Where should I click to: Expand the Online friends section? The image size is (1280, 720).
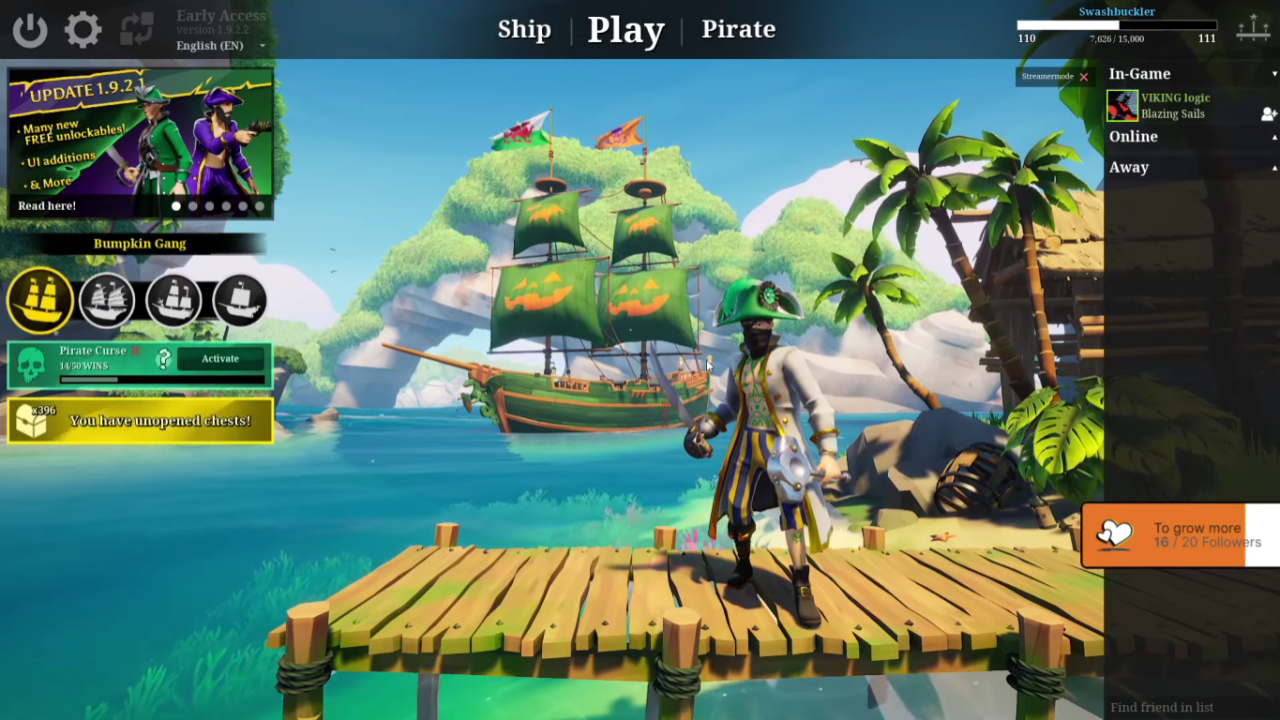(1274, 136)
